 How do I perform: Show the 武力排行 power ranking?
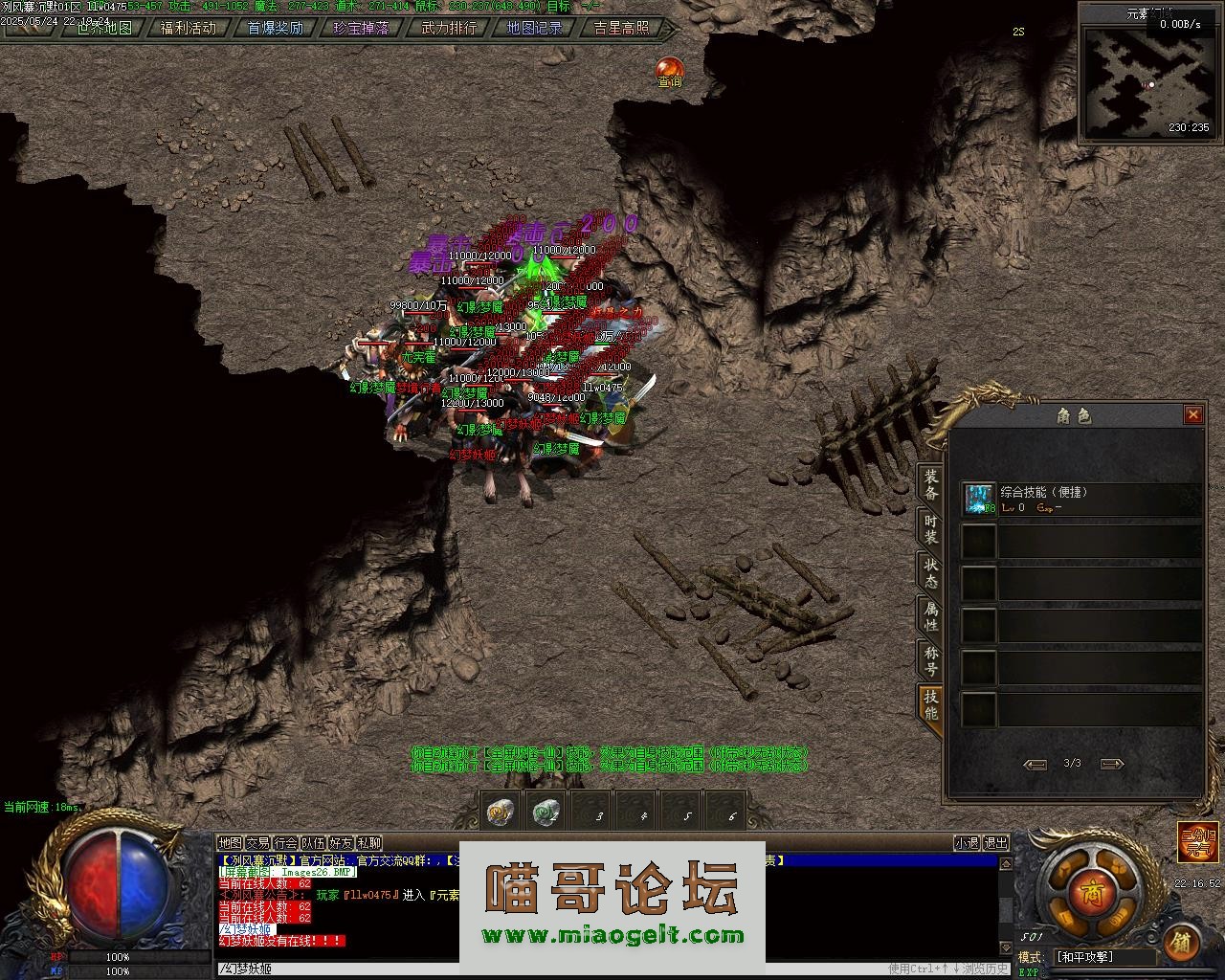click(x=448, y=28)
